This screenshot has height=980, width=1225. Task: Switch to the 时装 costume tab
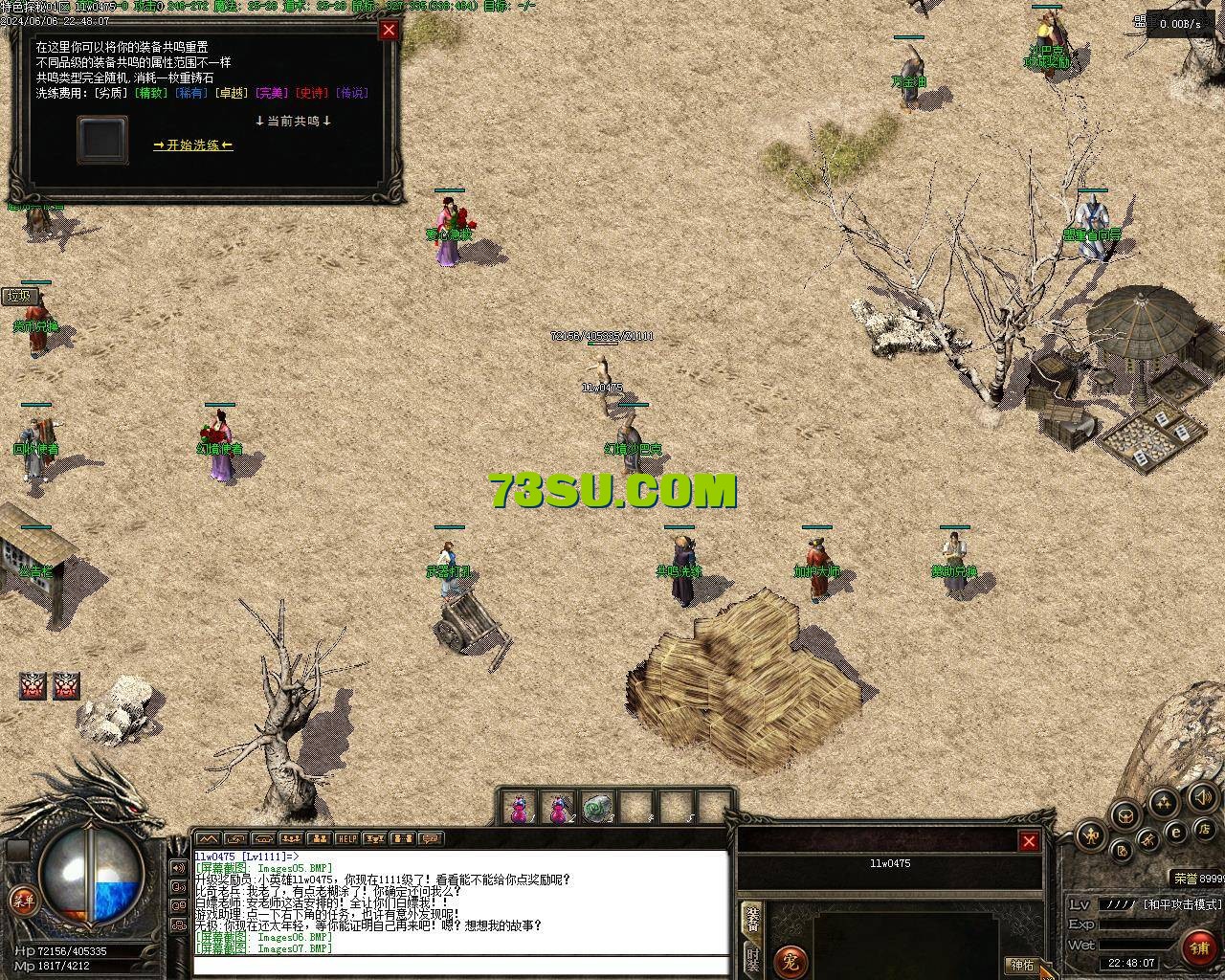coord(753,960)
